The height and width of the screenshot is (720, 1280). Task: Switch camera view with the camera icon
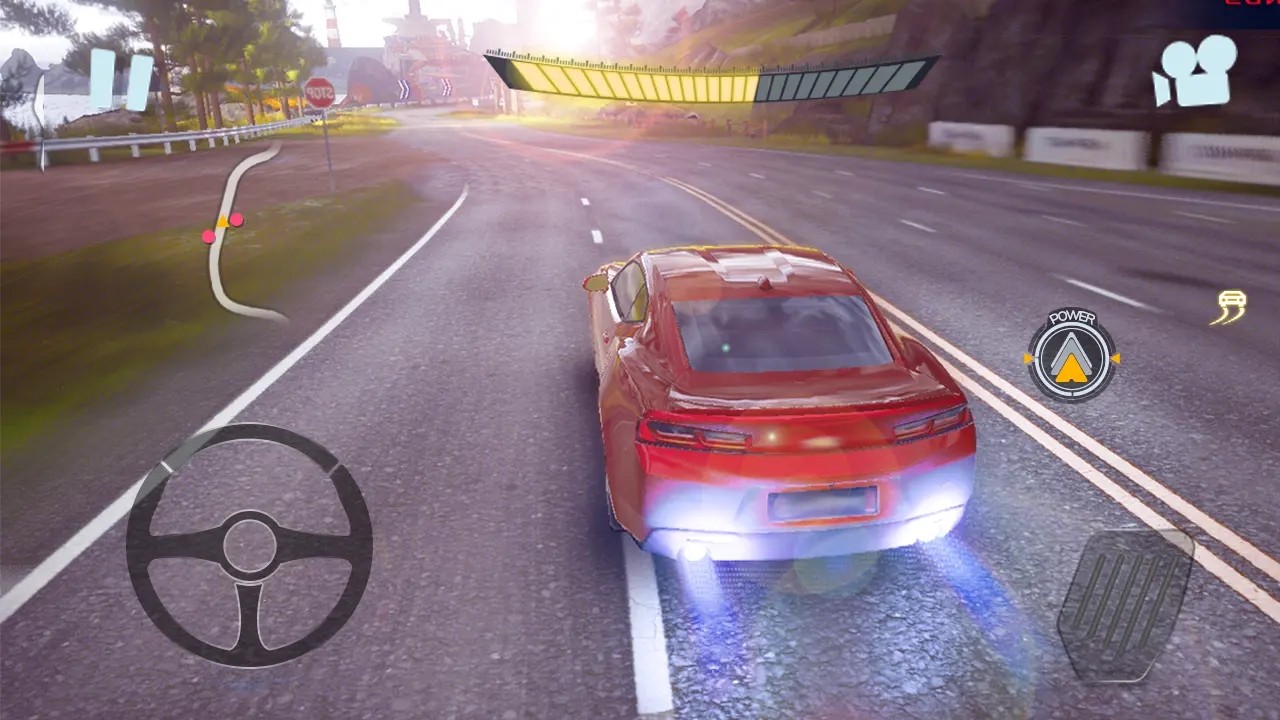[x=1195, y=71]
